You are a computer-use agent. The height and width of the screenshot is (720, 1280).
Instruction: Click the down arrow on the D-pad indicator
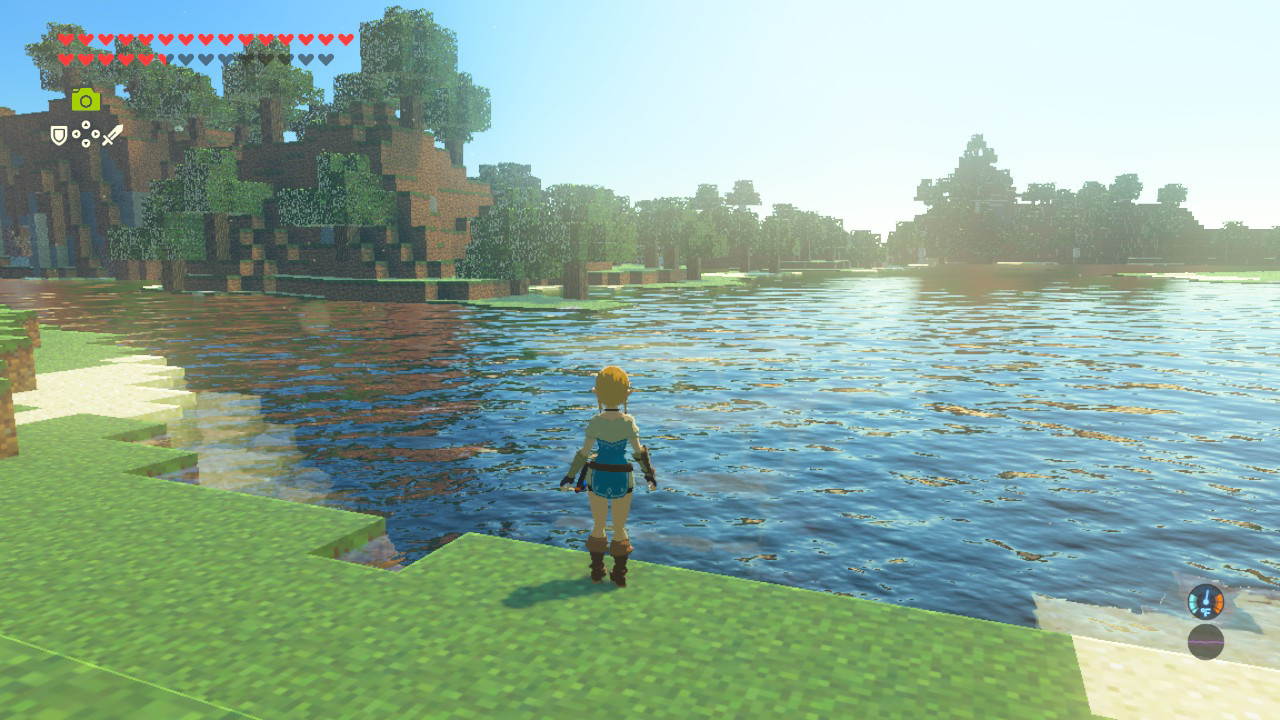coord(86,143)
